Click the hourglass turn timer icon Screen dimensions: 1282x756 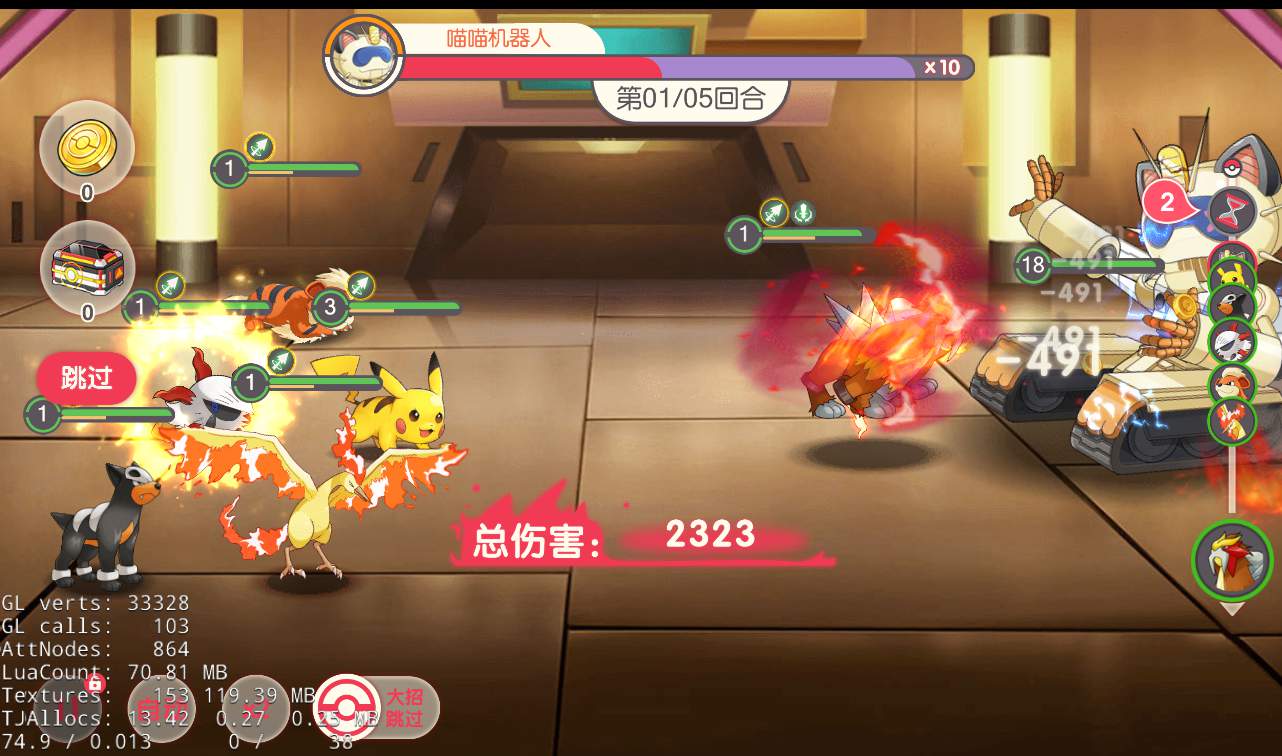click(x=1232, y=211)
